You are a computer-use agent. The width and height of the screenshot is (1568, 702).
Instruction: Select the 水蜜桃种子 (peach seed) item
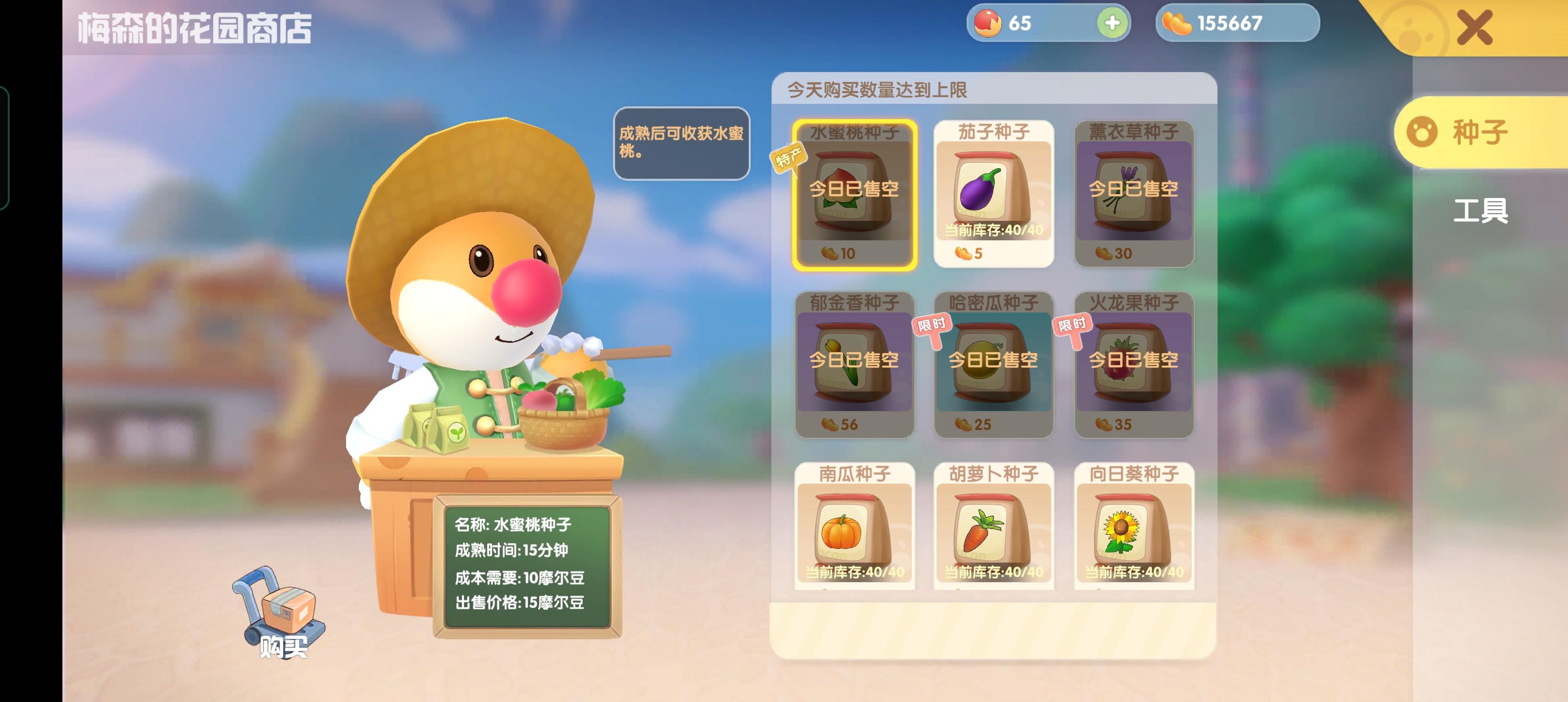[853, 195]
